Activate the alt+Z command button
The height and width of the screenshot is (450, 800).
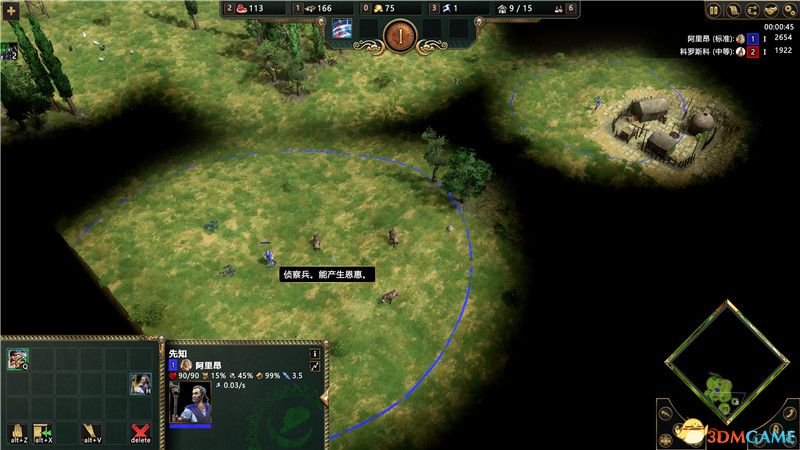pos(17,431)
